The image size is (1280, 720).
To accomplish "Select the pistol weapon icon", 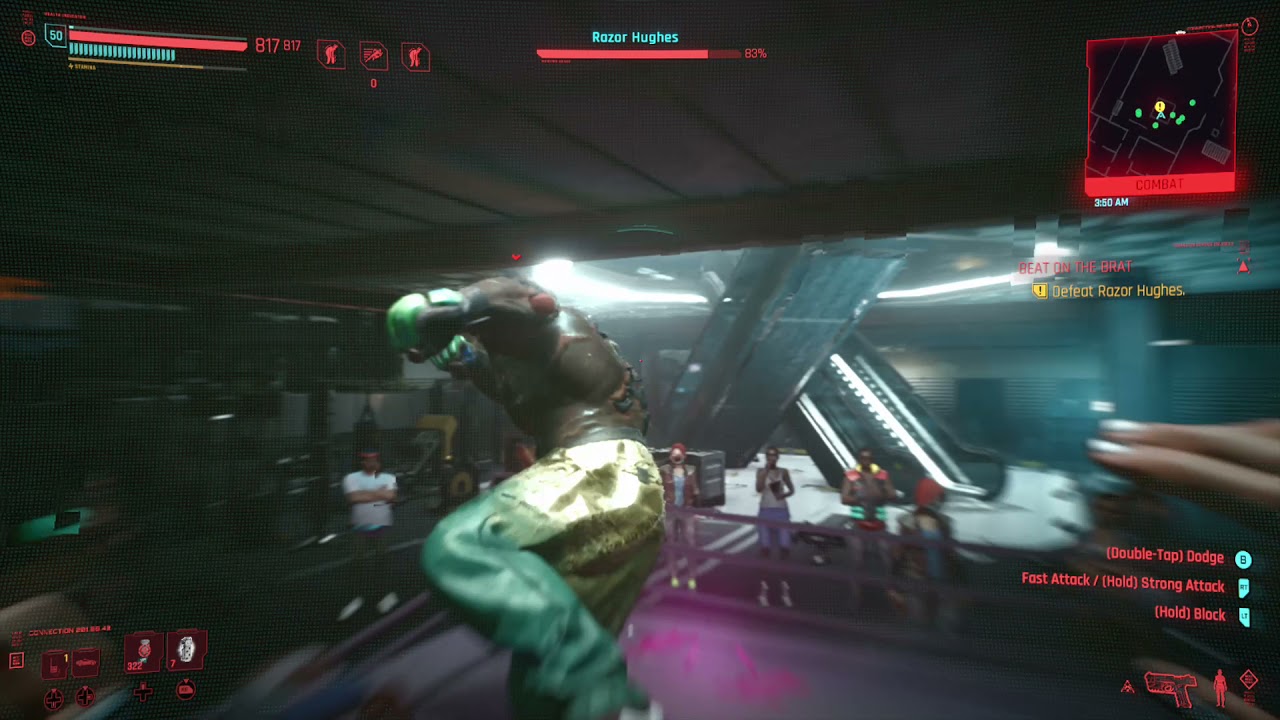I will [x=1170, y=688].
